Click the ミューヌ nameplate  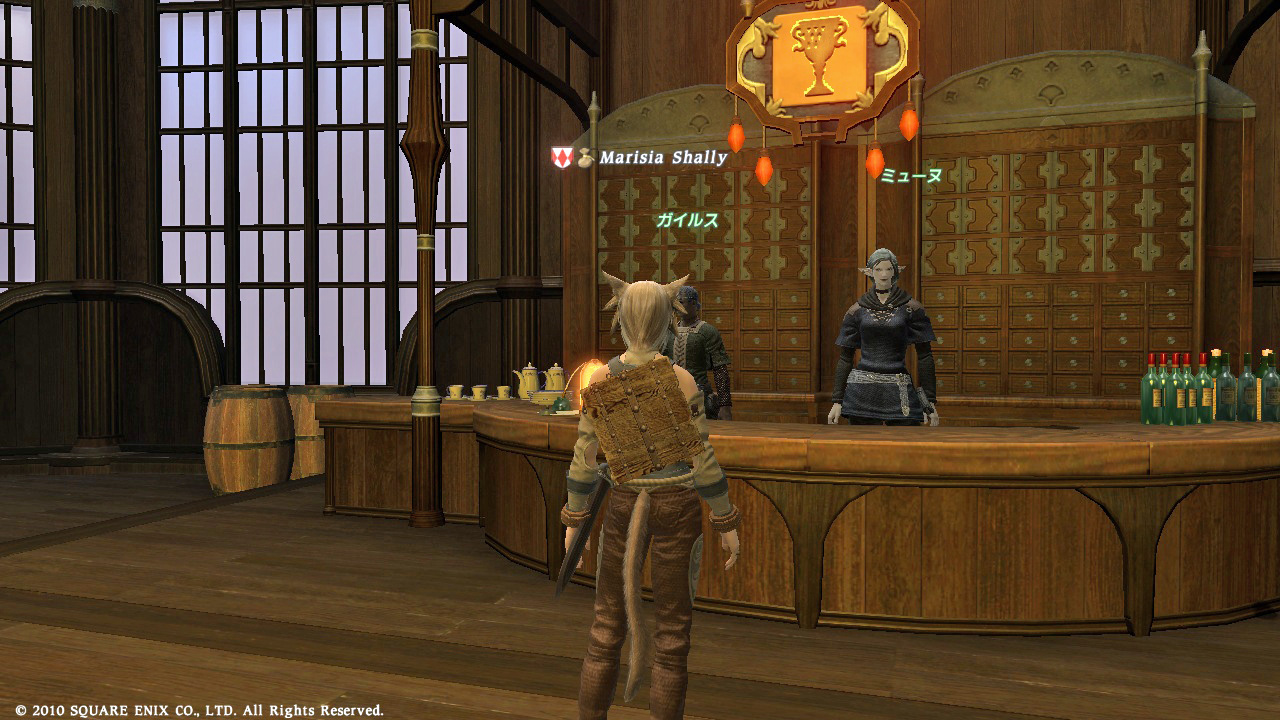coord(910,176)
